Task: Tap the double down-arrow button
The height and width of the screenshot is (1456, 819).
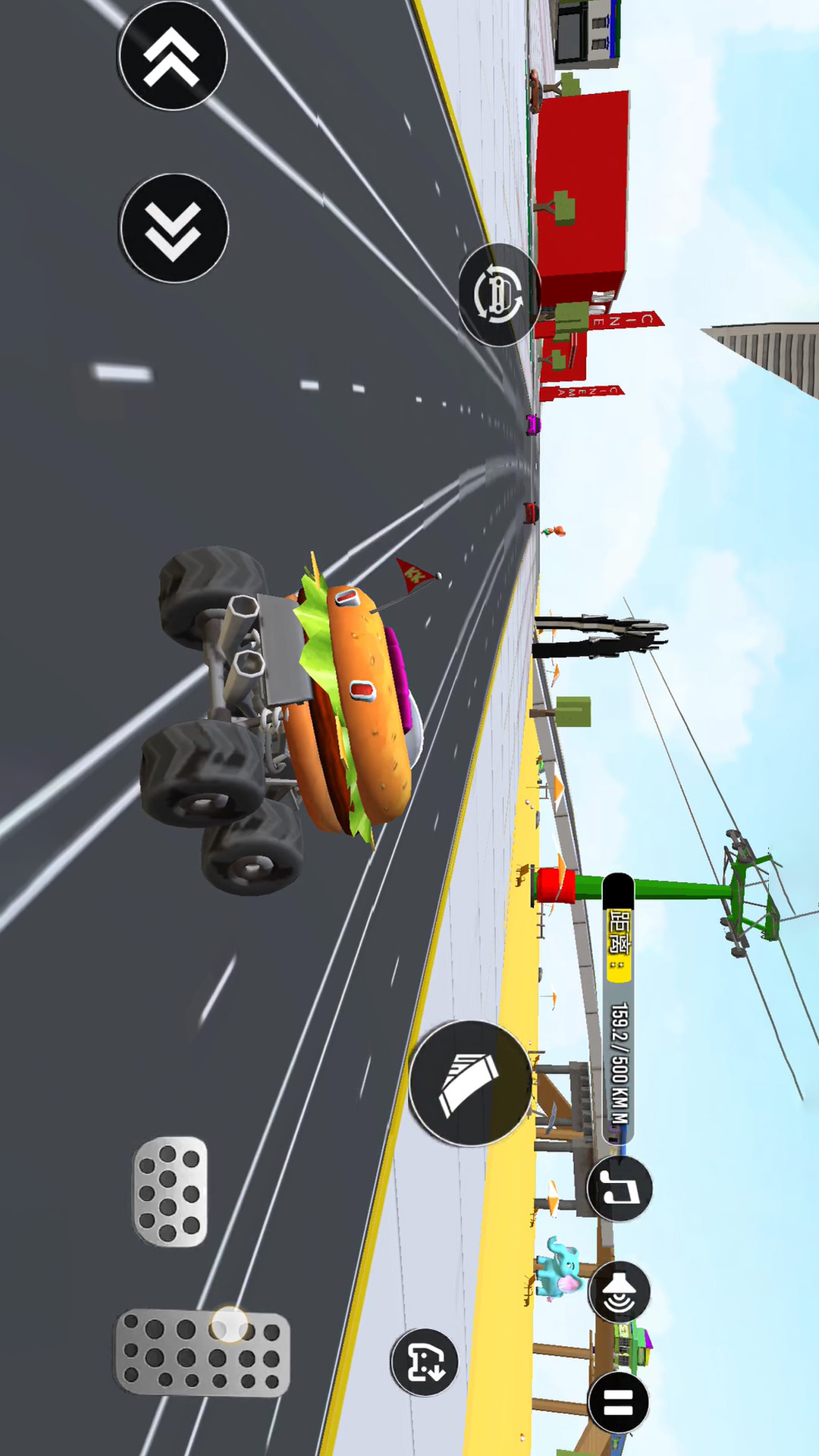Action: [x=174, y=228]
